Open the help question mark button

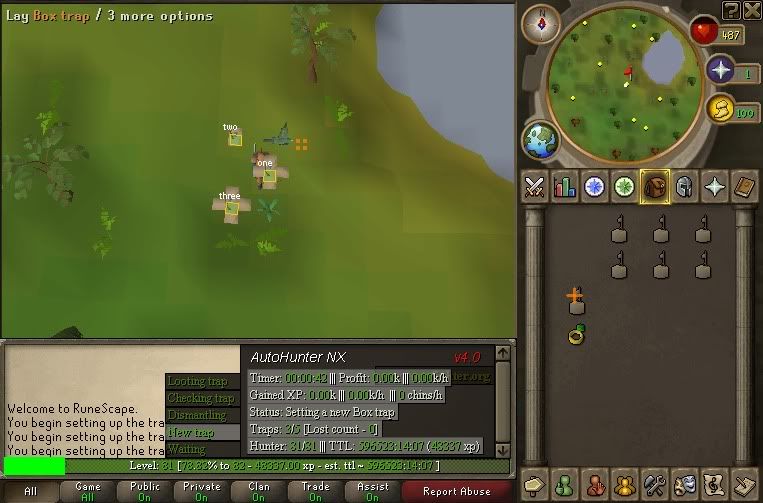732,9
